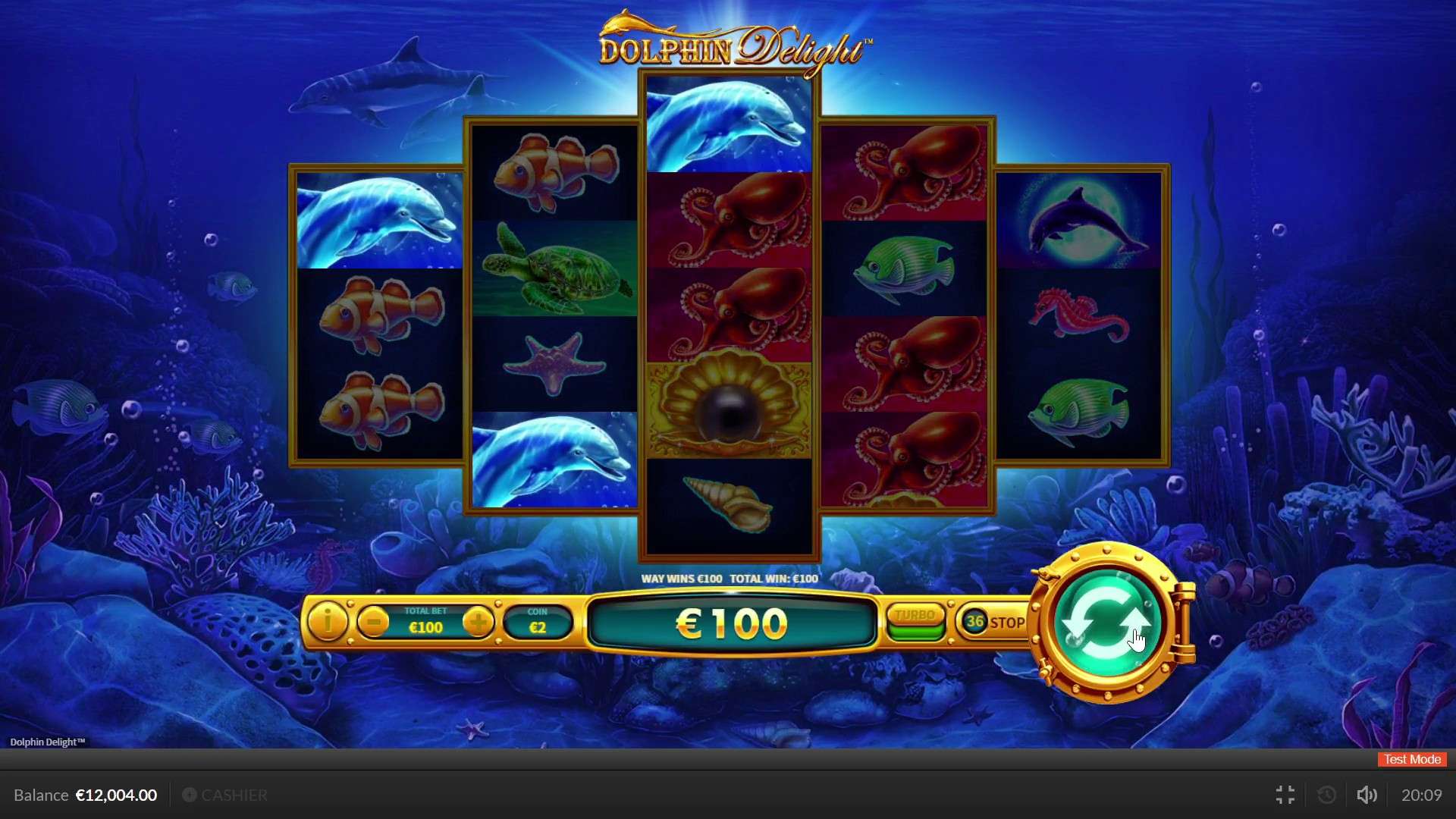
Task: Stop the running autoplay session
Action: 1008,622
